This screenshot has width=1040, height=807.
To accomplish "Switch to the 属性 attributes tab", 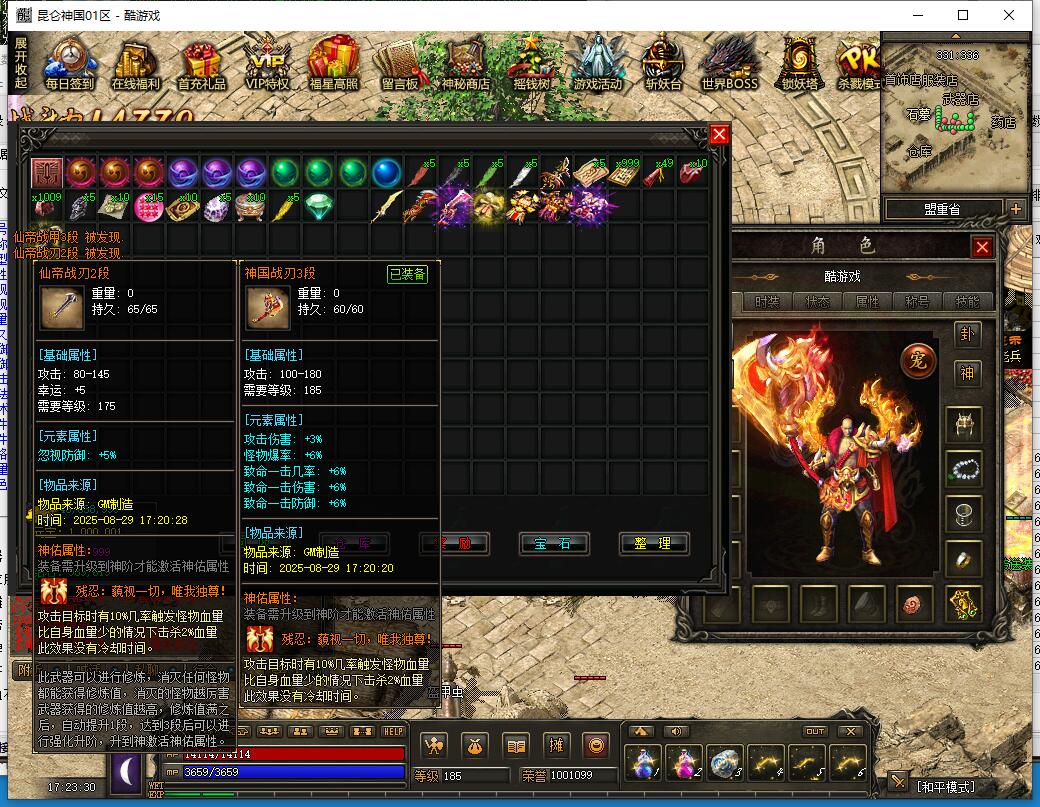I will 867,302.
